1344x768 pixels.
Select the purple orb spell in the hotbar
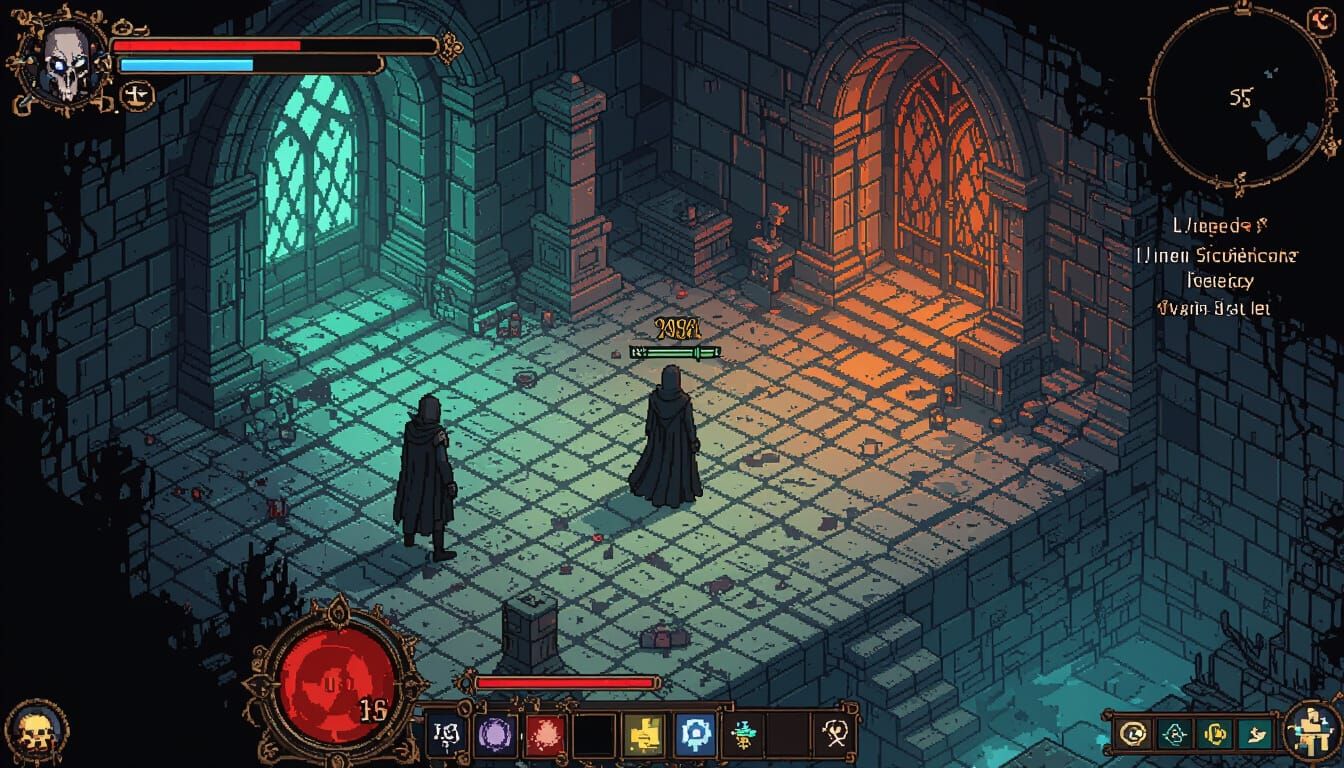tap(493, 735)
